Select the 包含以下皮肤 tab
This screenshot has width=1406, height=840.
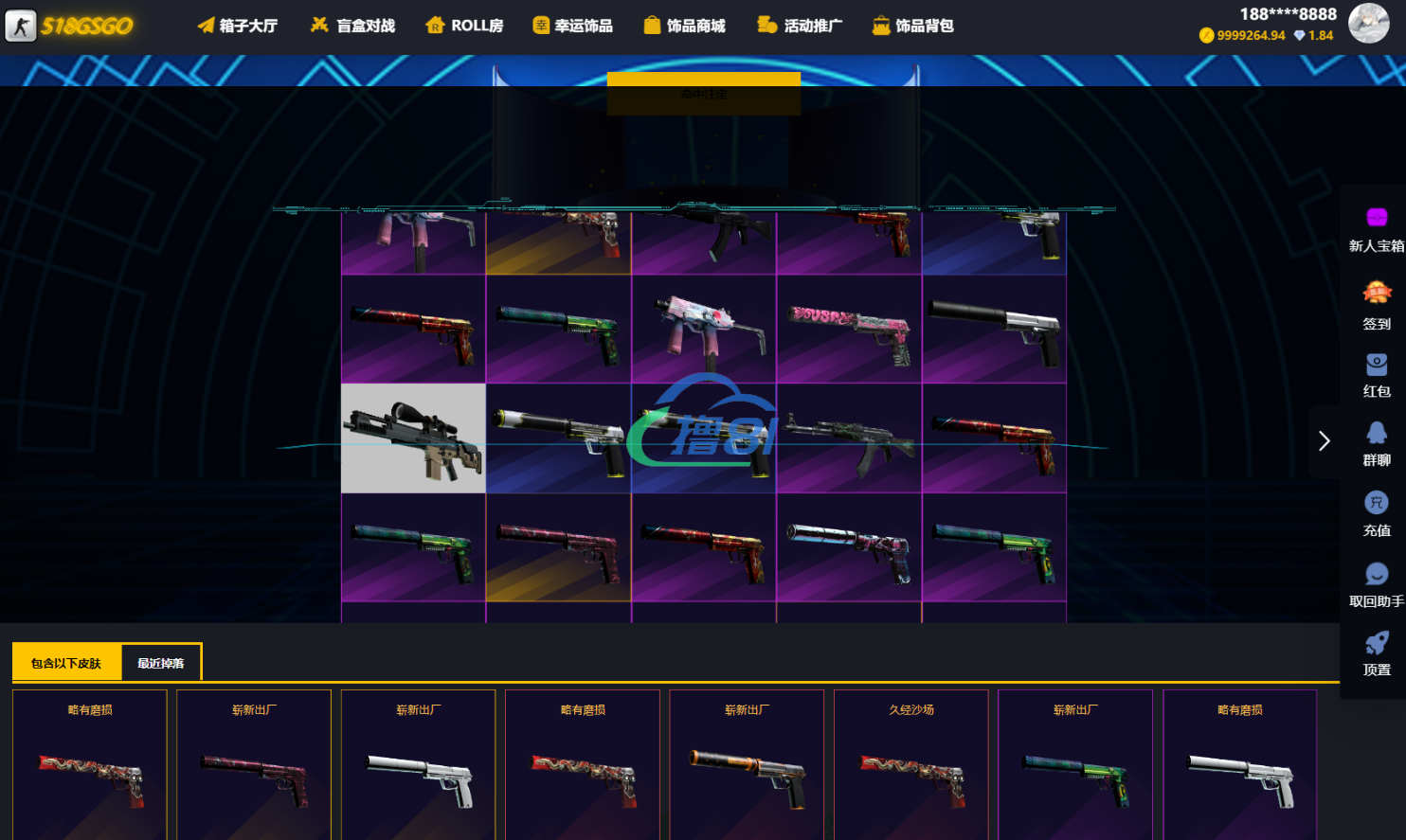[66, 663]
